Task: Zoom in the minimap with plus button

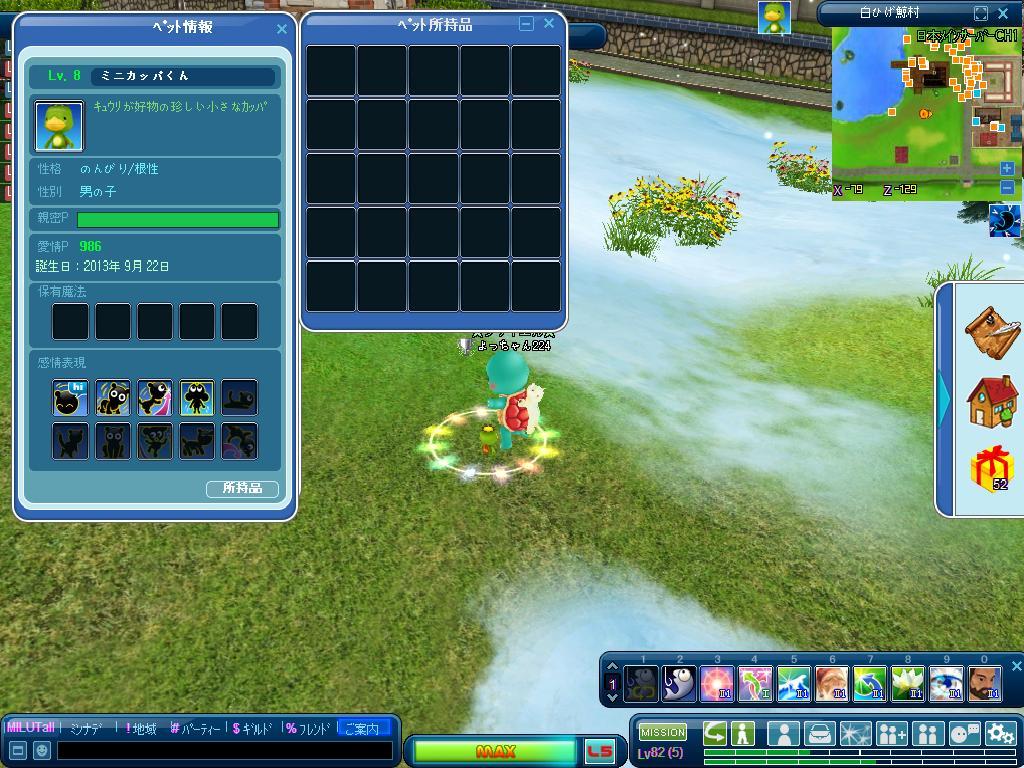Action: point(1007,169)
